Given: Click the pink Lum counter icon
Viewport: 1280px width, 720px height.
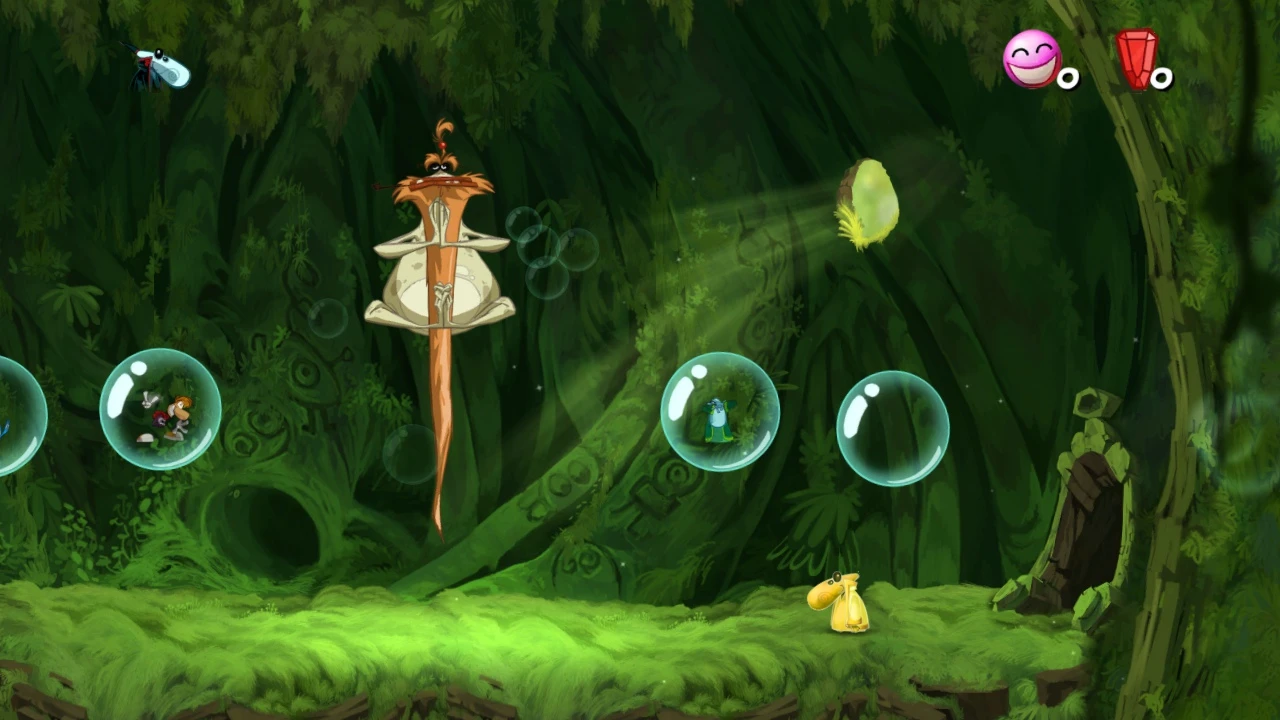Looking at the screenshot, I should (1032, 62).
